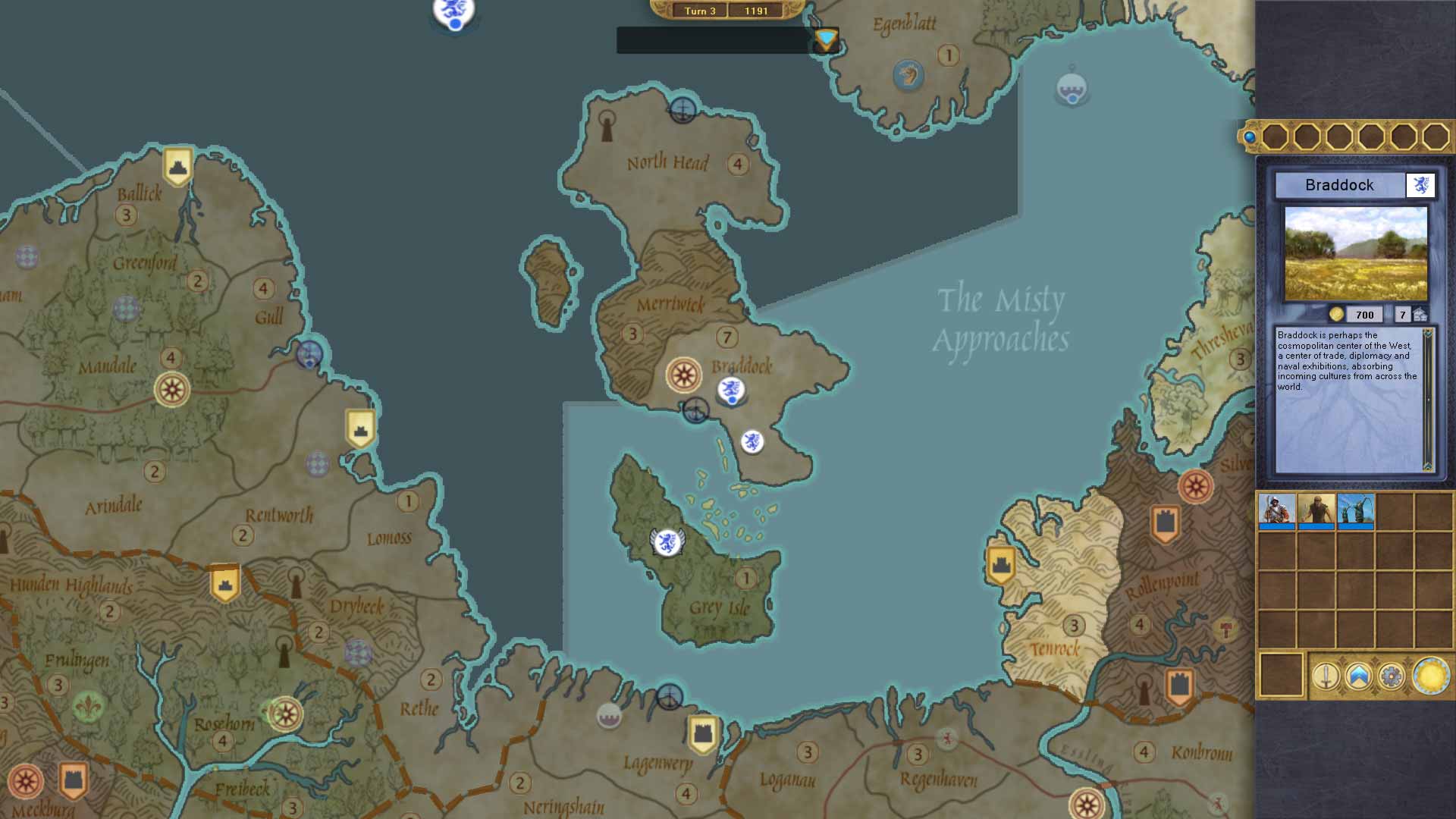Viewport: 1456px width, 819px height.
Task: Click the gold coin icon beside 700
Action: 1336,315
